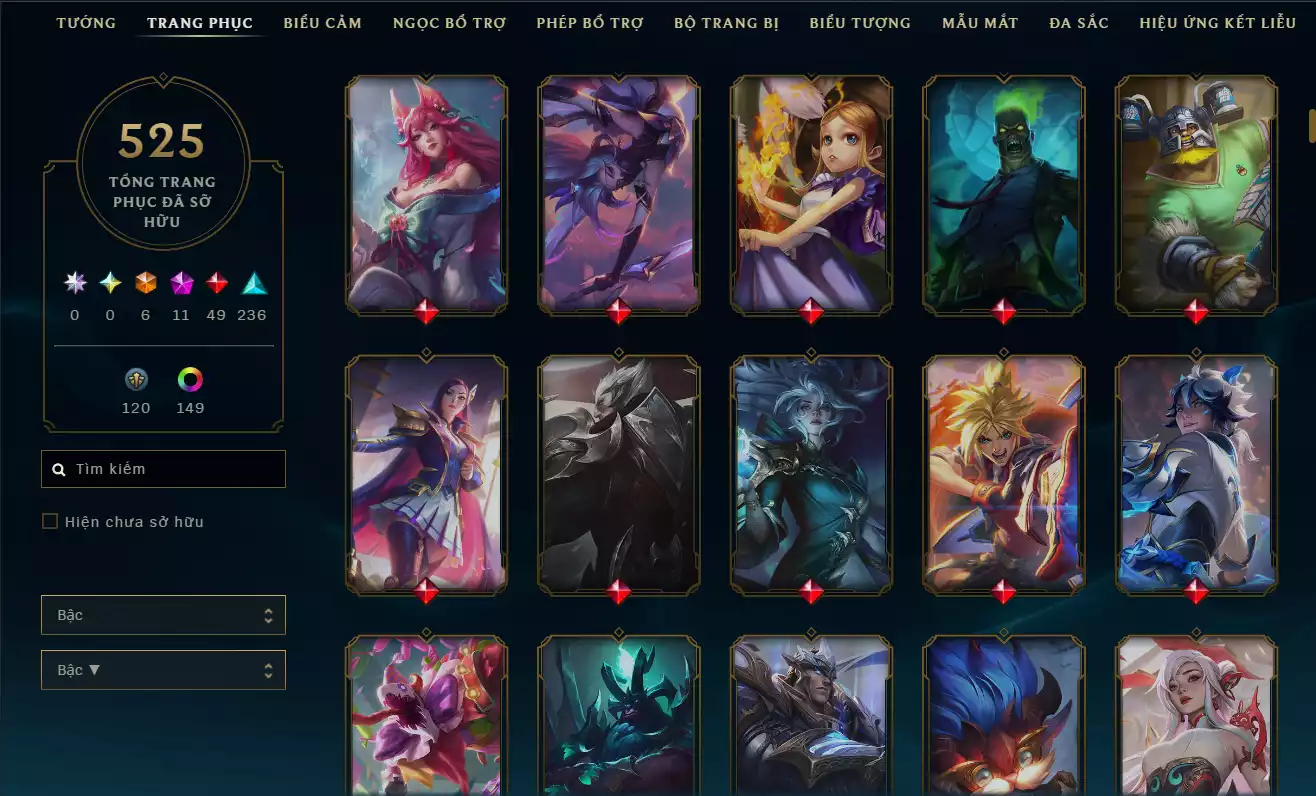This screenshot has height=796, width=1316.
Task: Click the red gem badge under the Ahri skin
Action: tap(427, 309)
